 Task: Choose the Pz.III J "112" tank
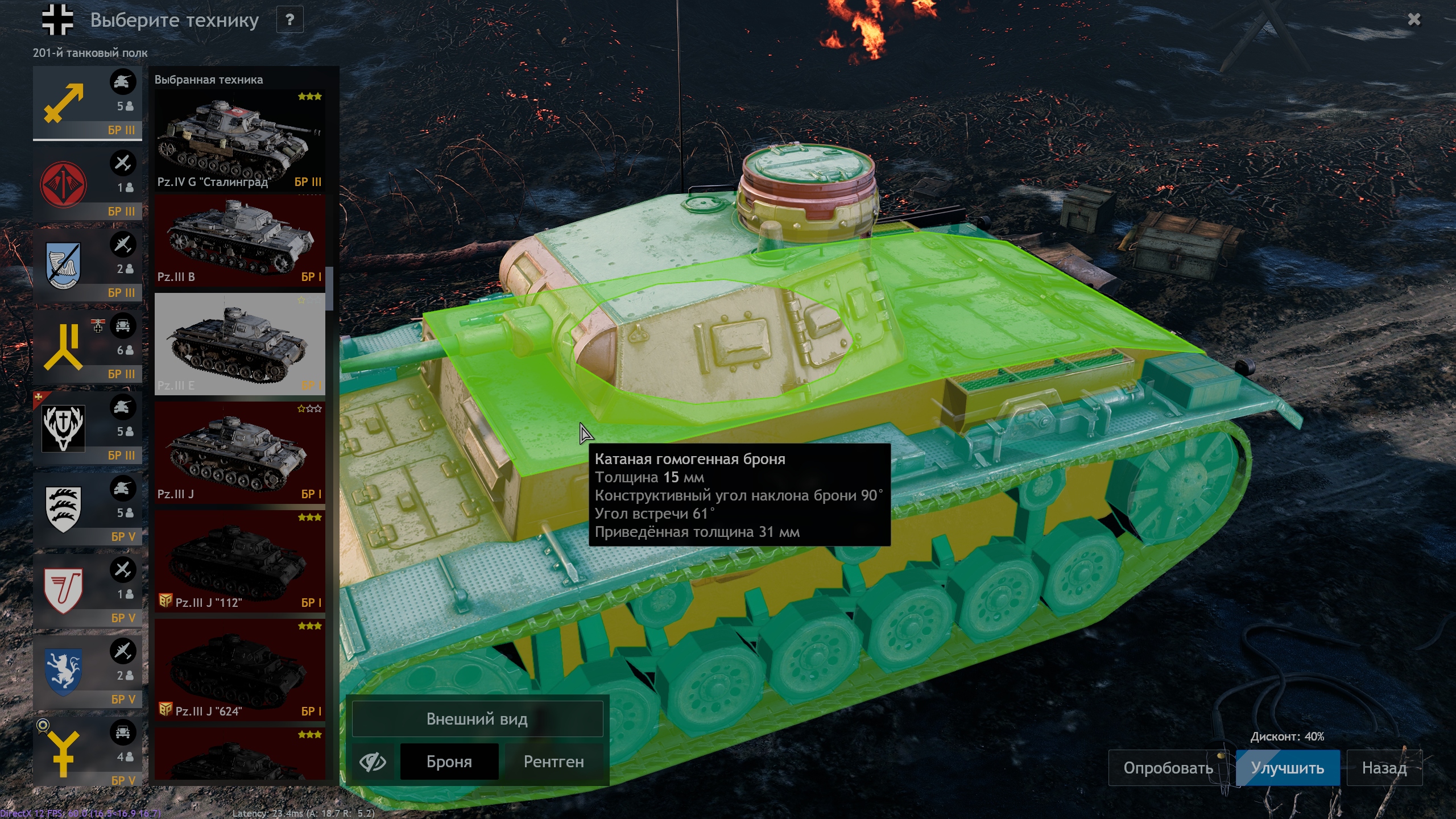click(239, 561)
